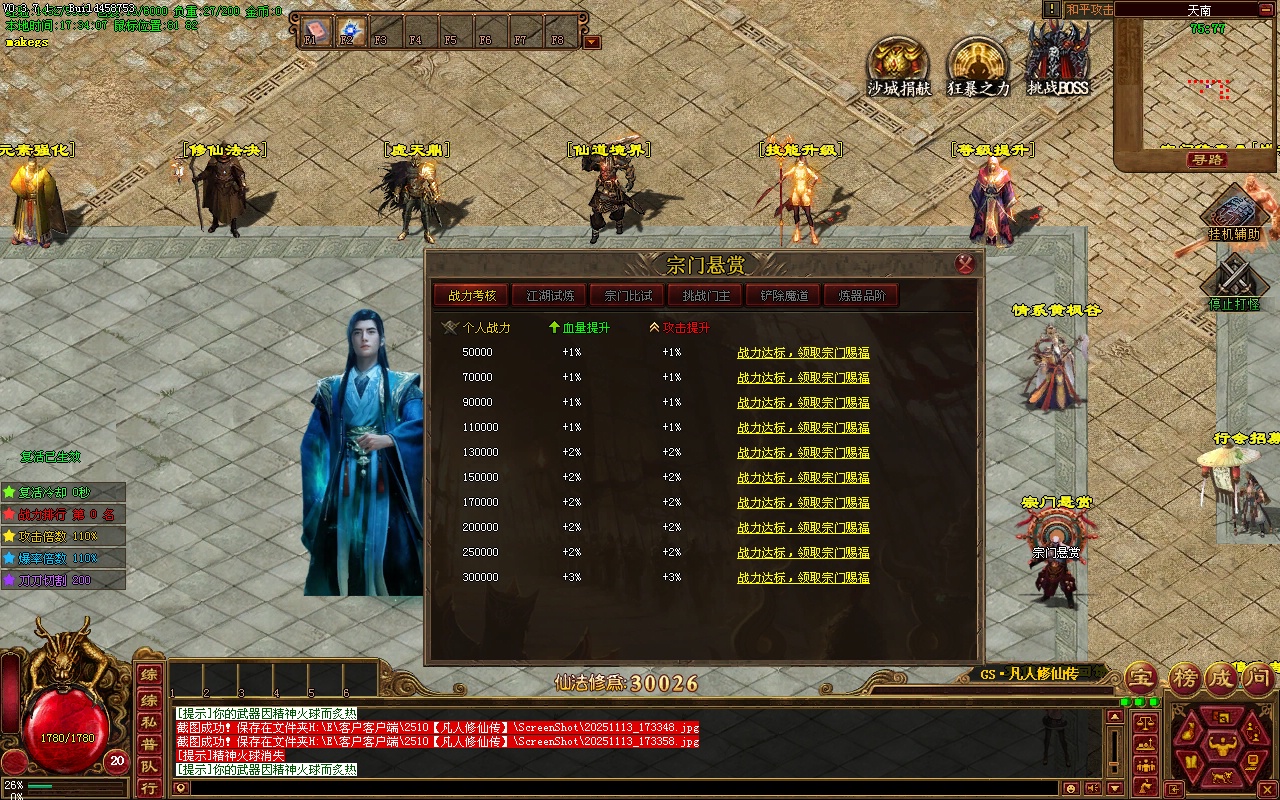1280x800 pixels.
Task: Claim the 300000 power reward link
Action: [x=803, y=578]
